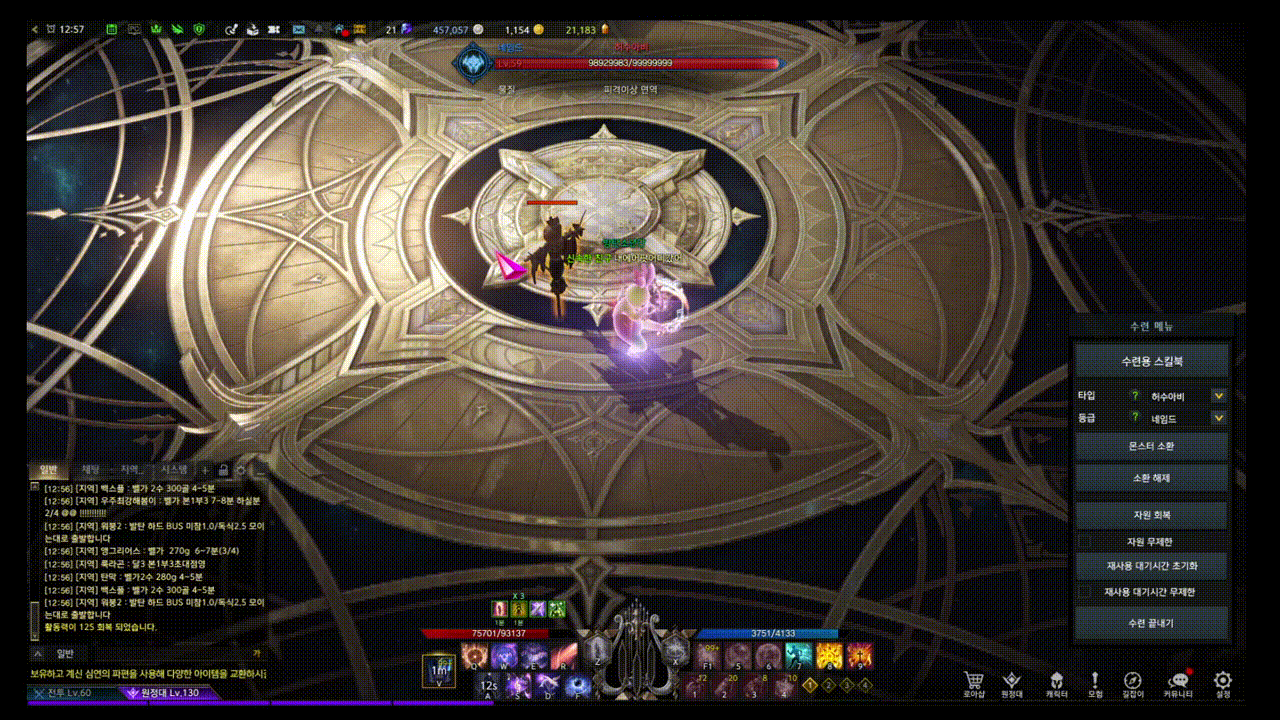
Task: Restore resources with 자원 회복
Action: tap(1151, 515)
